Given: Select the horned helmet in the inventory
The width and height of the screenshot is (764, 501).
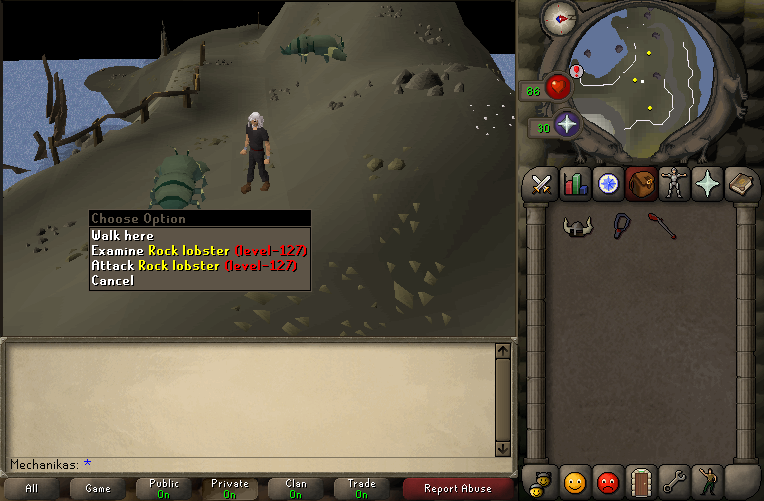Looking at the screenshot, I should pyautogui.click(x=575, y=226).
